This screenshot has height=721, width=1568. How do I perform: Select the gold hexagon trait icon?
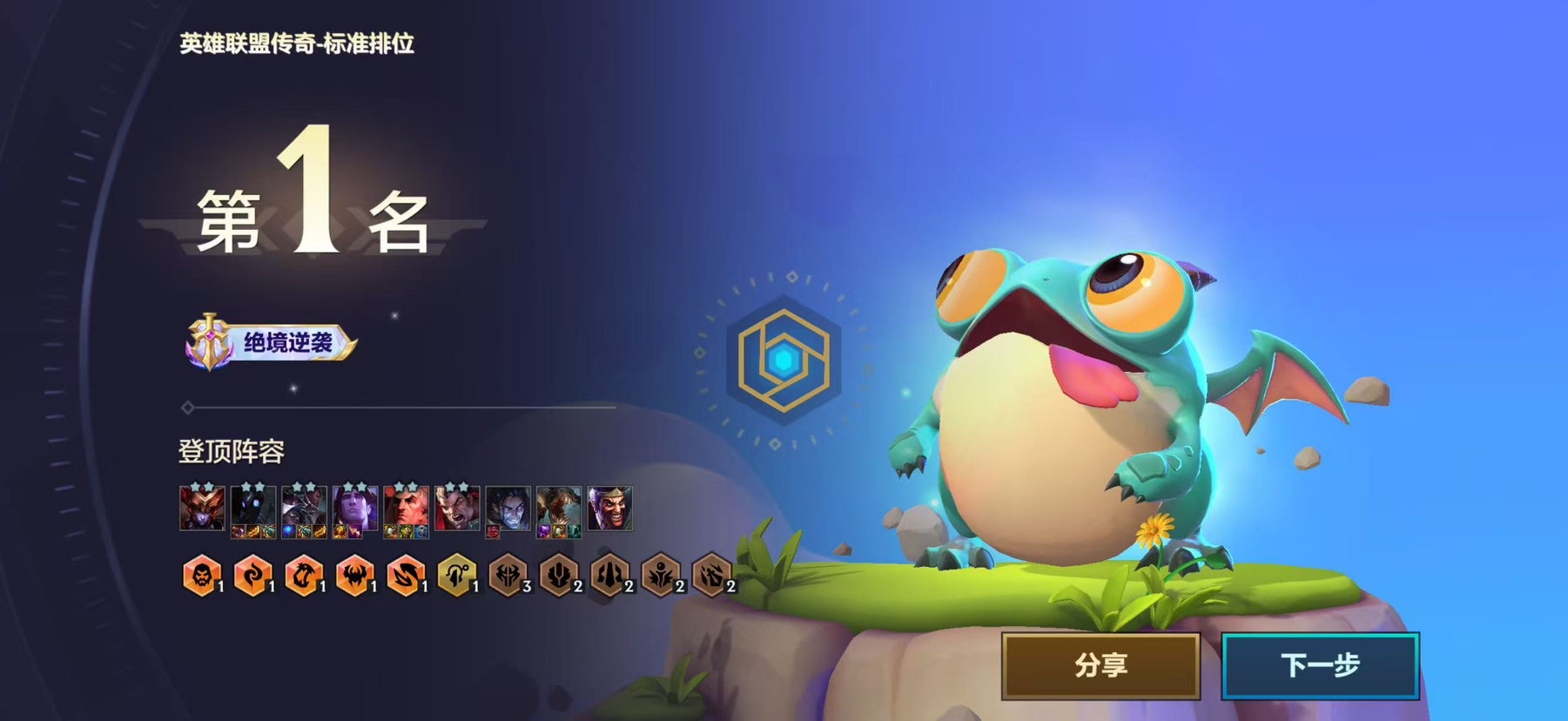(456, 576)
